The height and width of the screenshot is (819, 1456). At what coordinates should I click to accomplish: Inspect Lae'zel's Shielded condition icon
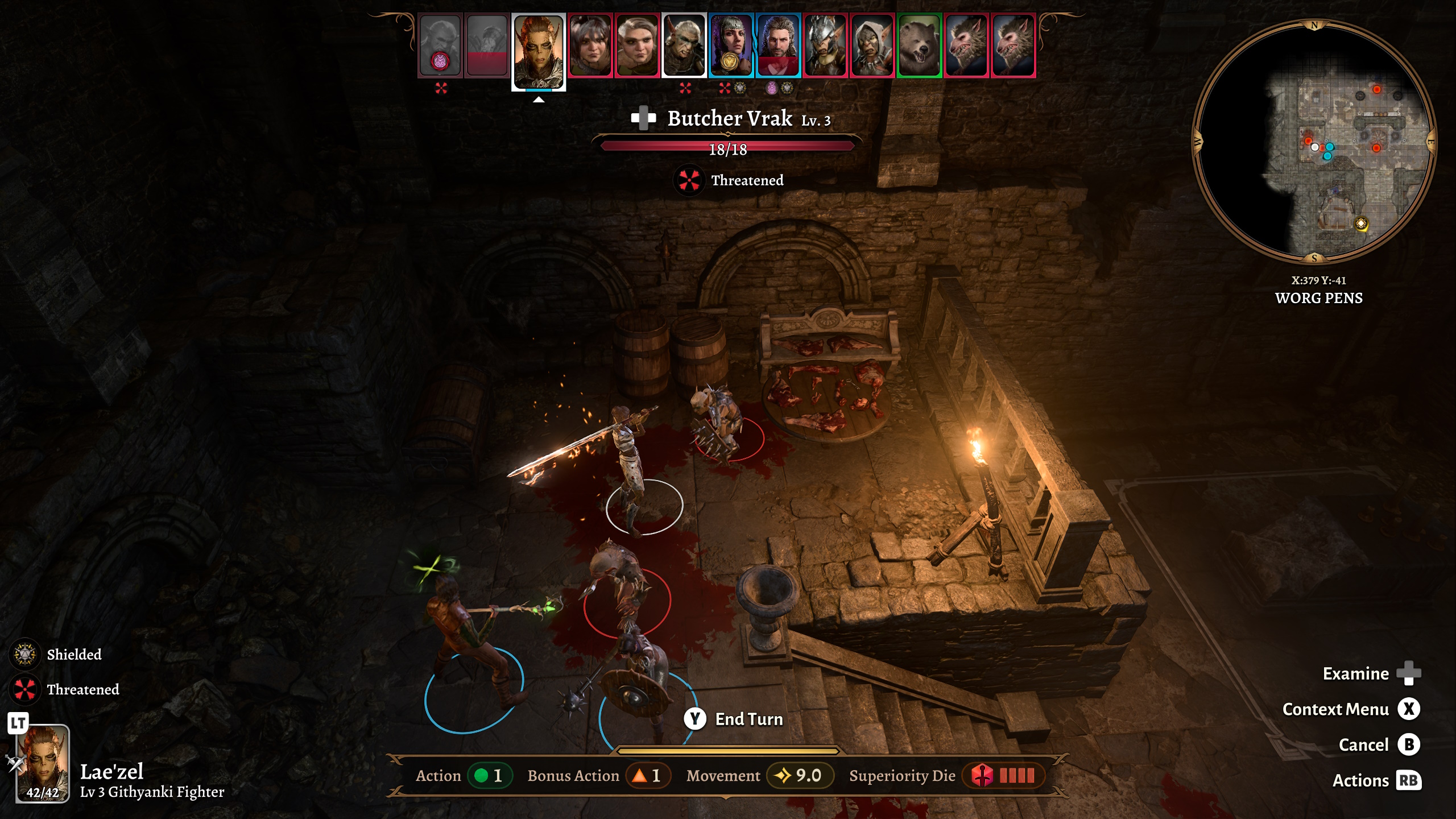pos(24,654)
